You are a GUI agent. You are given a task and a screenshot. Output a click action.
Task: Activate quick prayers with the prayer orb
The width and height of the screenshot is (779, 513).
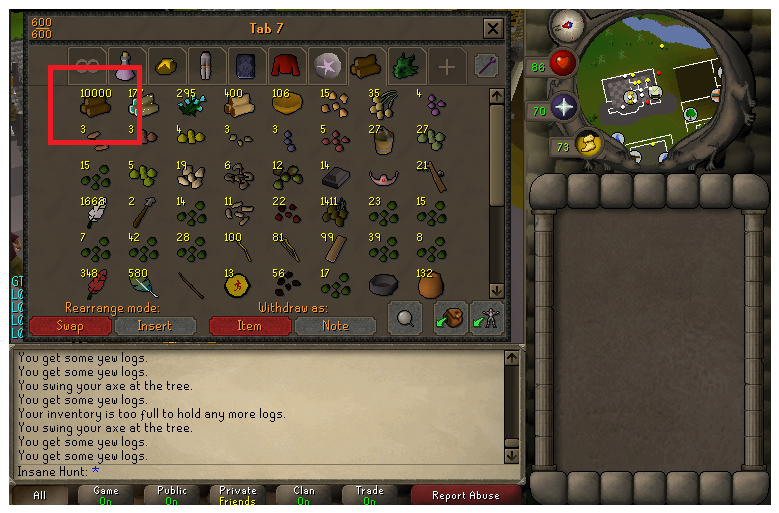[564, 108]
